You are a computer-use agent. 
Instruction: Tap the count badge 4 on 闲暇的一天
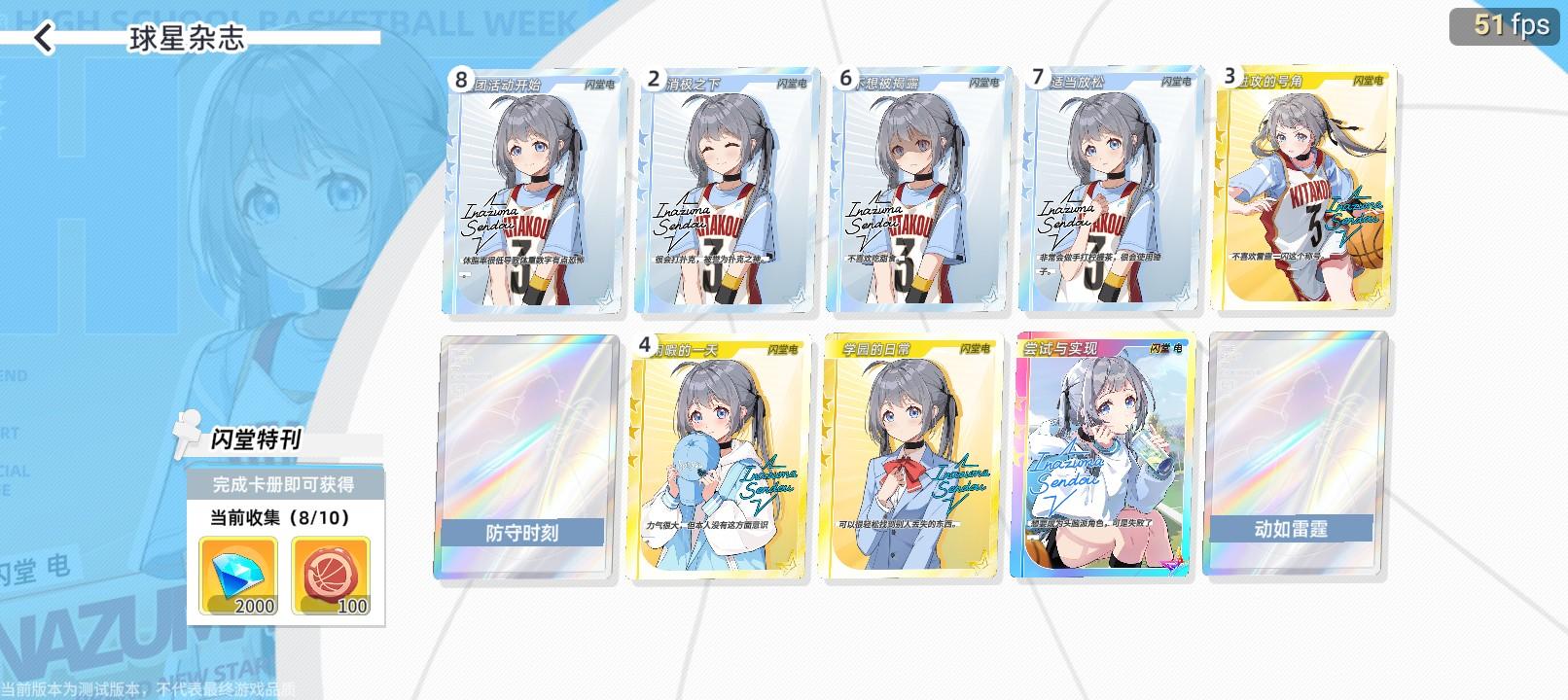[647, 345]
